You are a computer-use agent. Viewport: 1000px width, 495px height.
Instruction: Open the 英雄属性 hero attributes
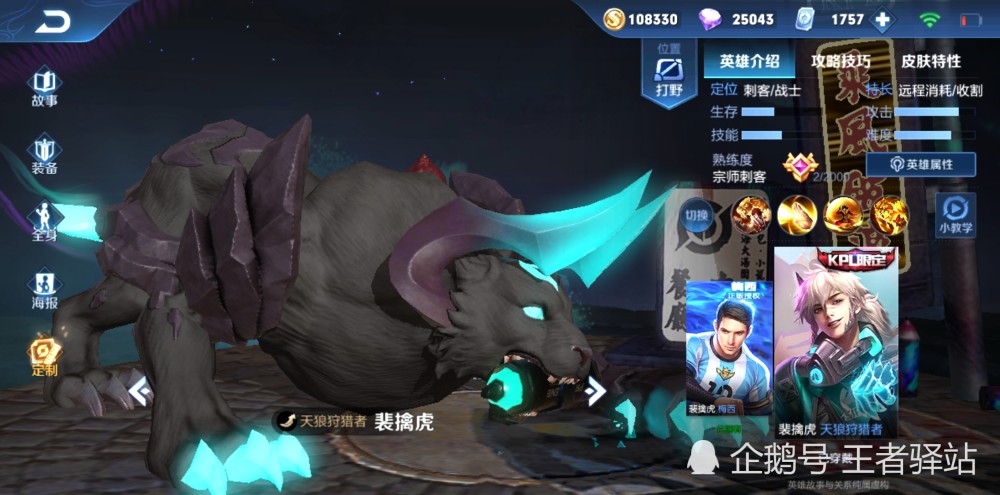tap(921, 164)
